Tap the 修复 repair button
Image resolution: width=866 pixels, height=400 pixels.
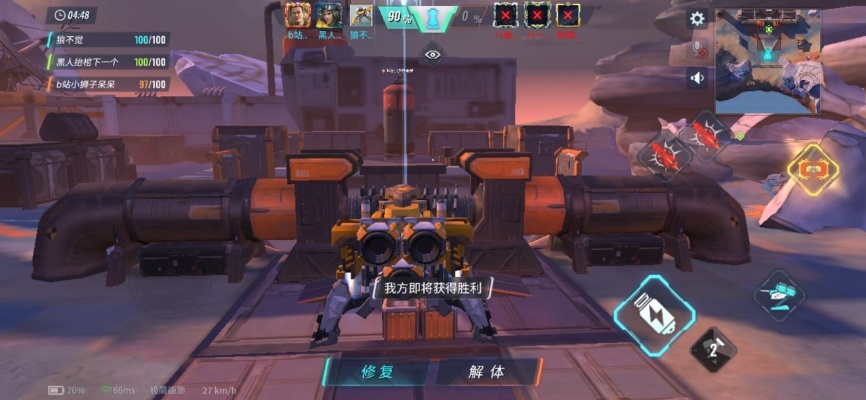(376, 371)
